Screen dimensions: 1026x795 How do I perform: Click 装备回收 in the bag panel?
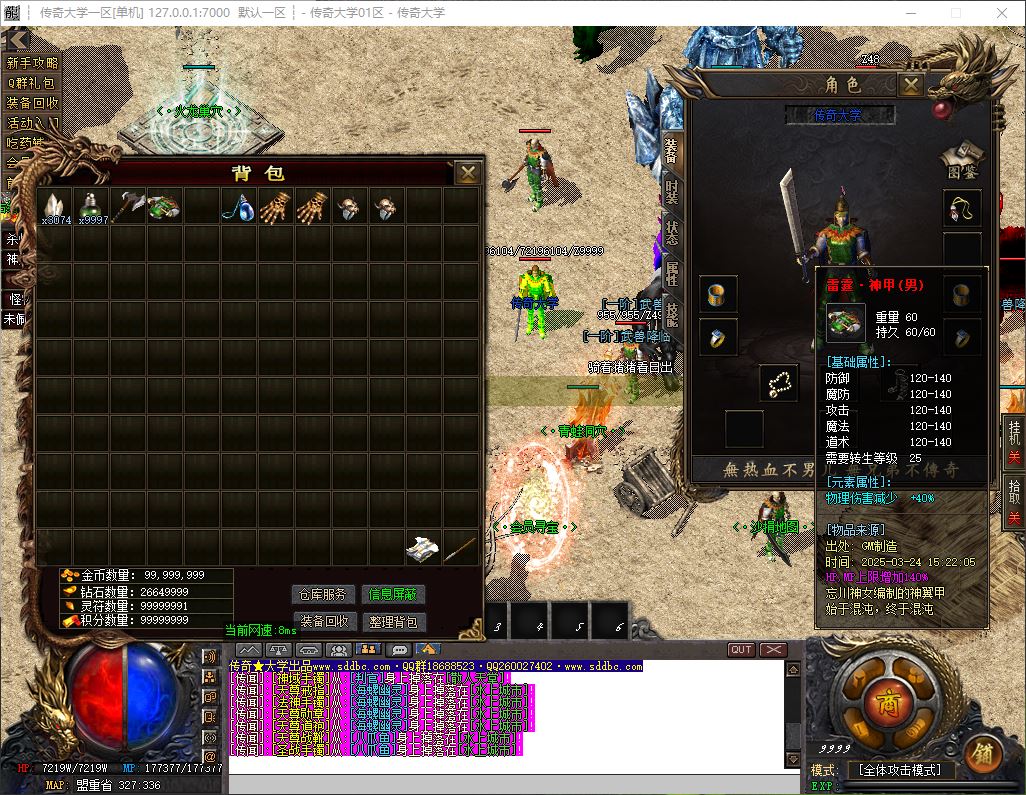[x=323, y=621]
